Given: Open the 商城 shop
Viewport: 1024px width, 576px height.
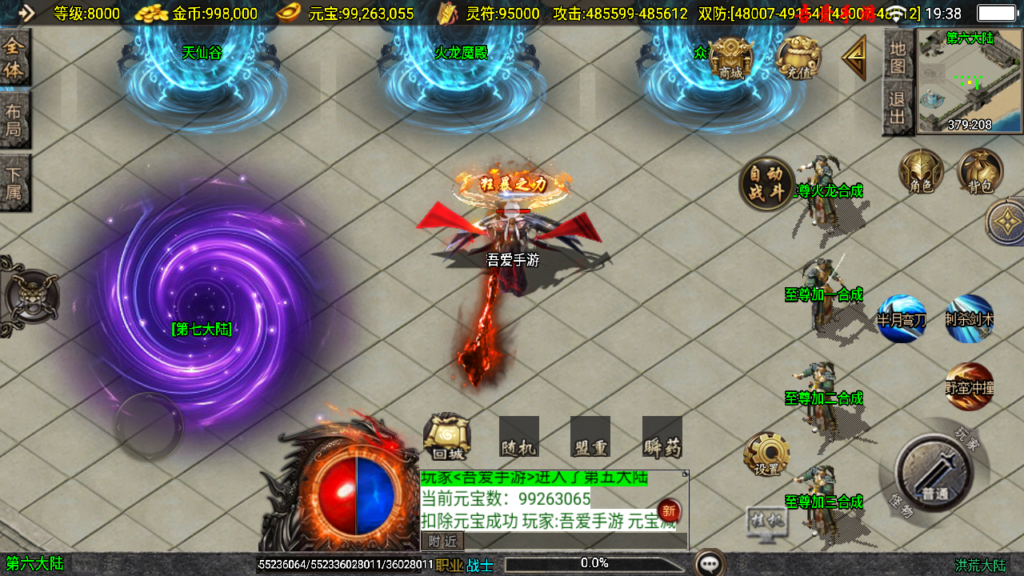Looking at the screenshot, I should (731, 58).
